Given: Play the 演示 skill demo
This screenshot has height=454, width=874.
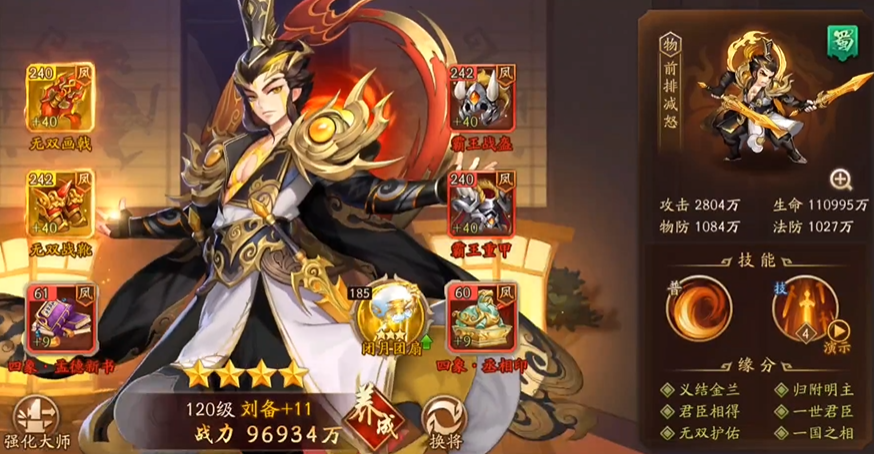Looking at the screenshot, I should (838, 335).
